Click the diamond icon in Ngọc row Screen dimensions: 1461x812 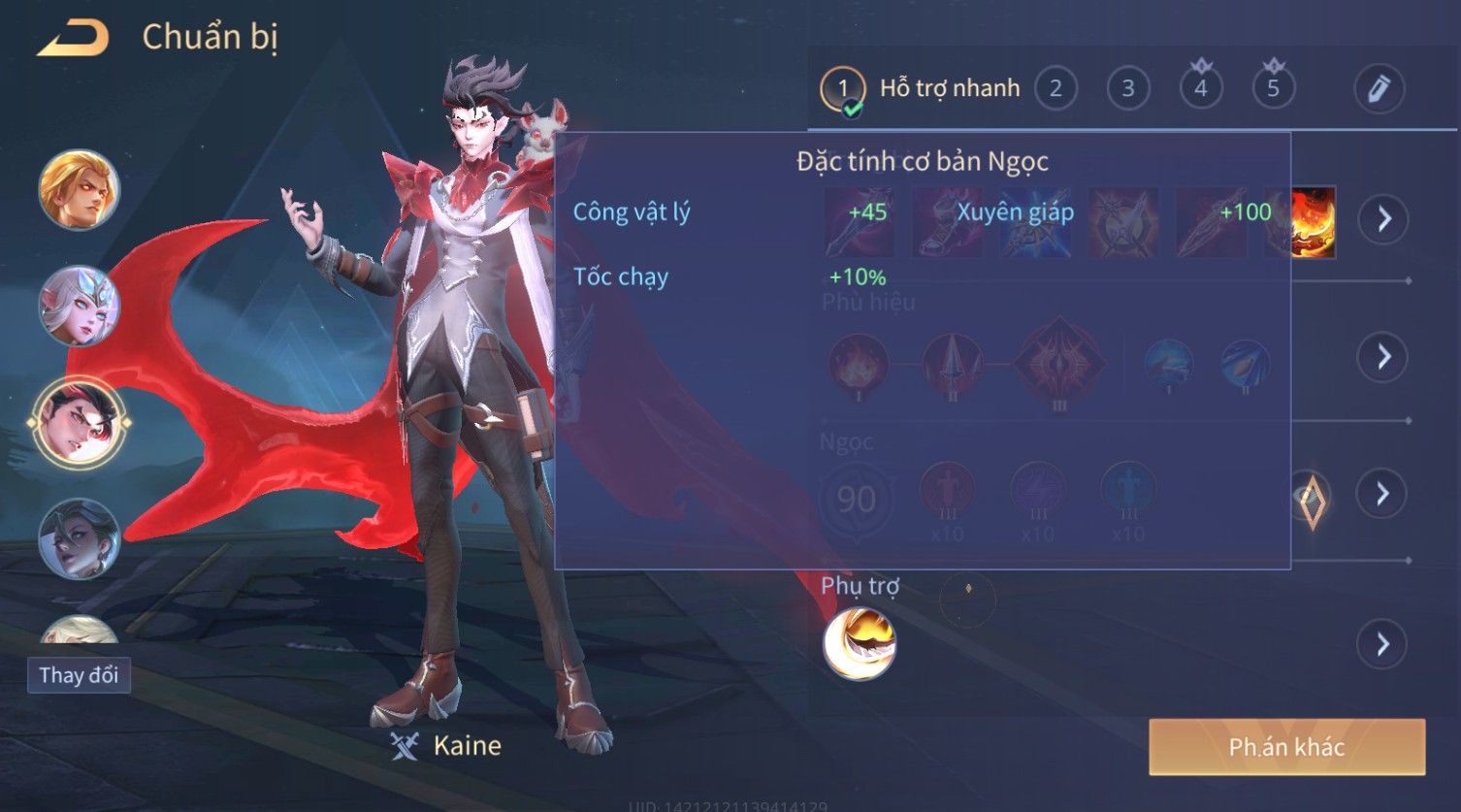pos(1313,500)
